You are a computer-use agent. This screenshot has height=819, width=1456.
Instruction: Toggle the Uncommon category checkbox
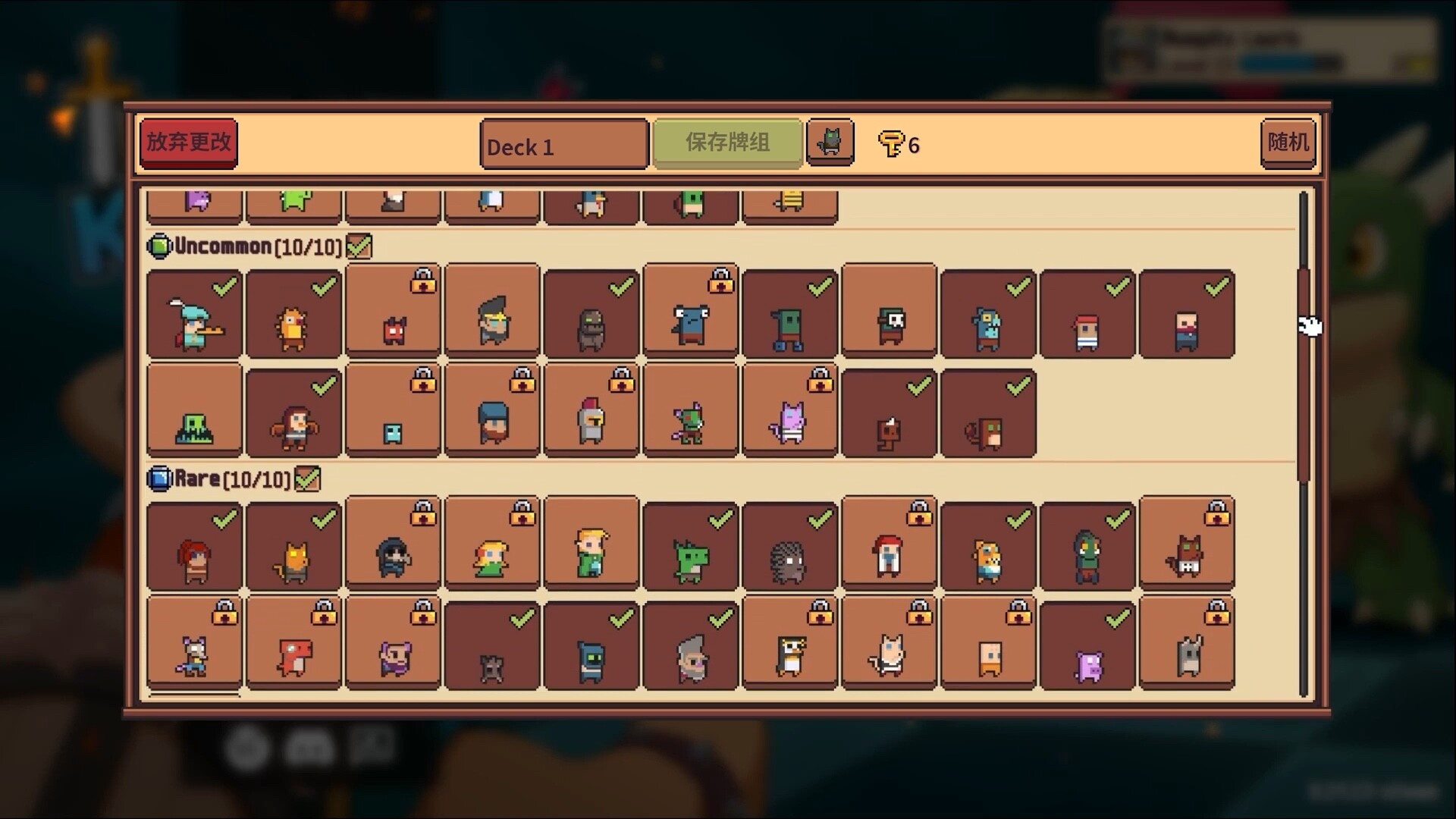pyautogui.click(x=359, y=246)
